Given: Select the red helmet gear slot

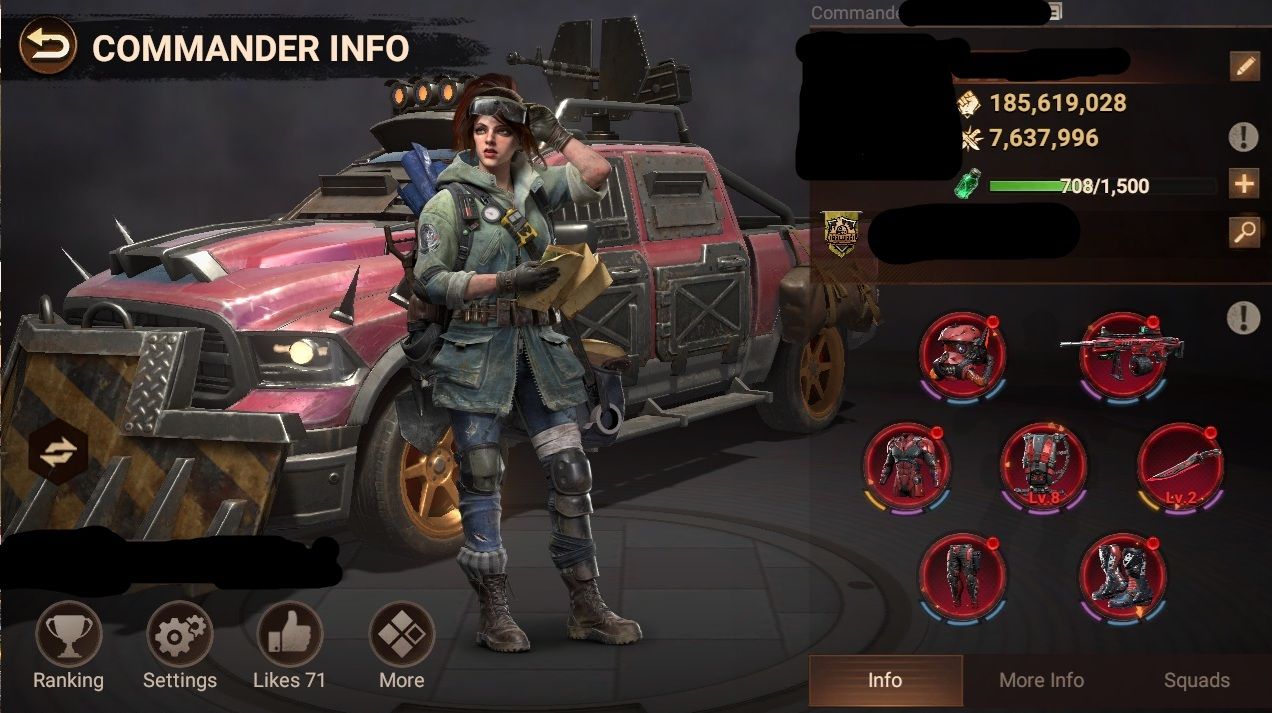Looking at the screenshot, I should pyautogui.click(x=962, y=356).
